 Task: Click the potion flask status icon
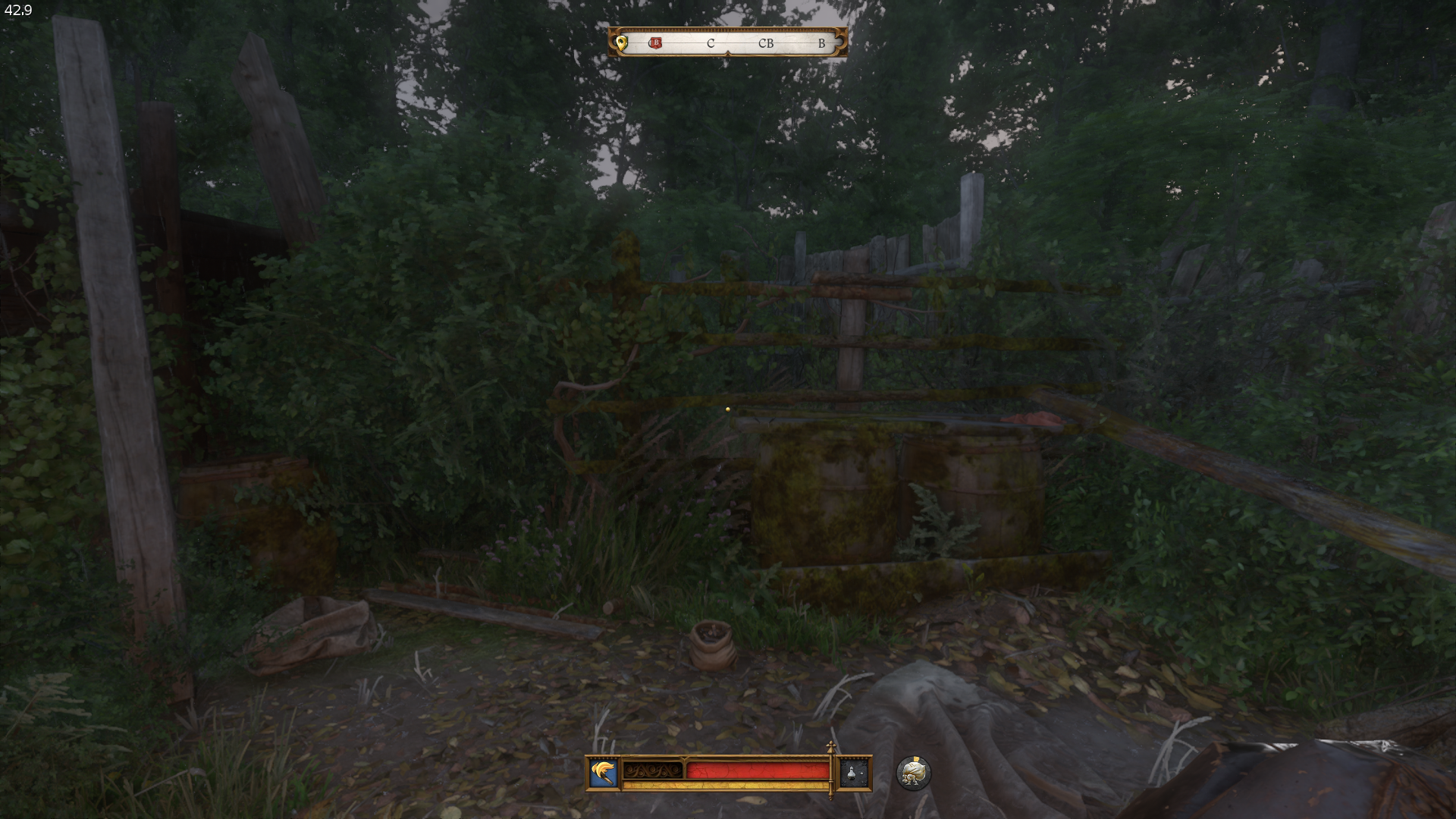pyautogui.click(x=852, y=773)
